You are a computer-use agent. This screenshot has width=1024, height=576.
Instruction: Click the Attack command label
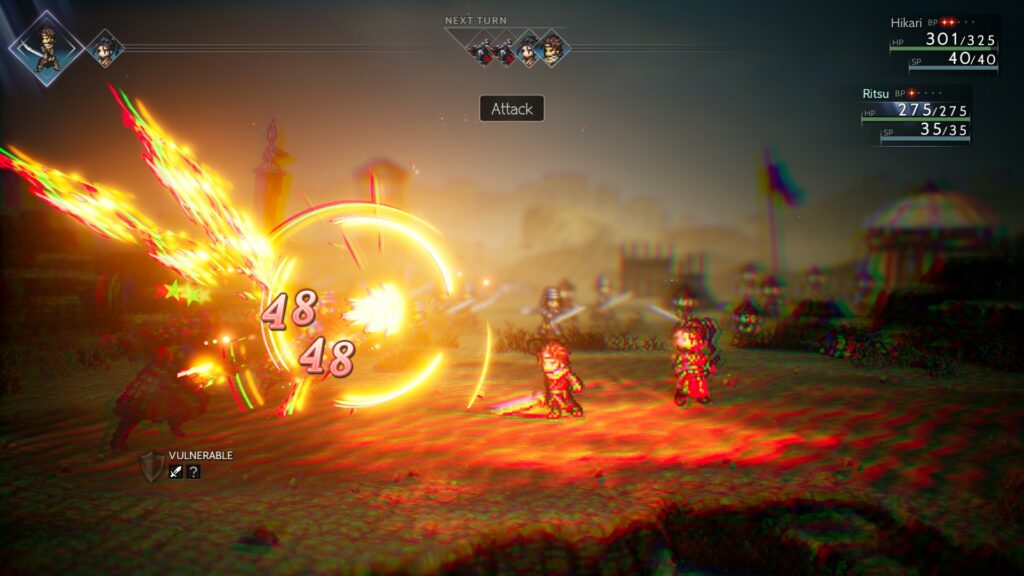coord(512,108)
